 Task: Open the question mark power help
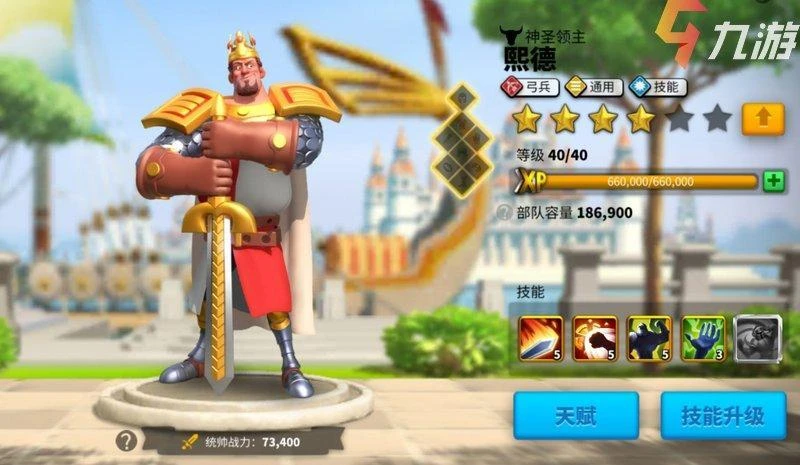126,440
